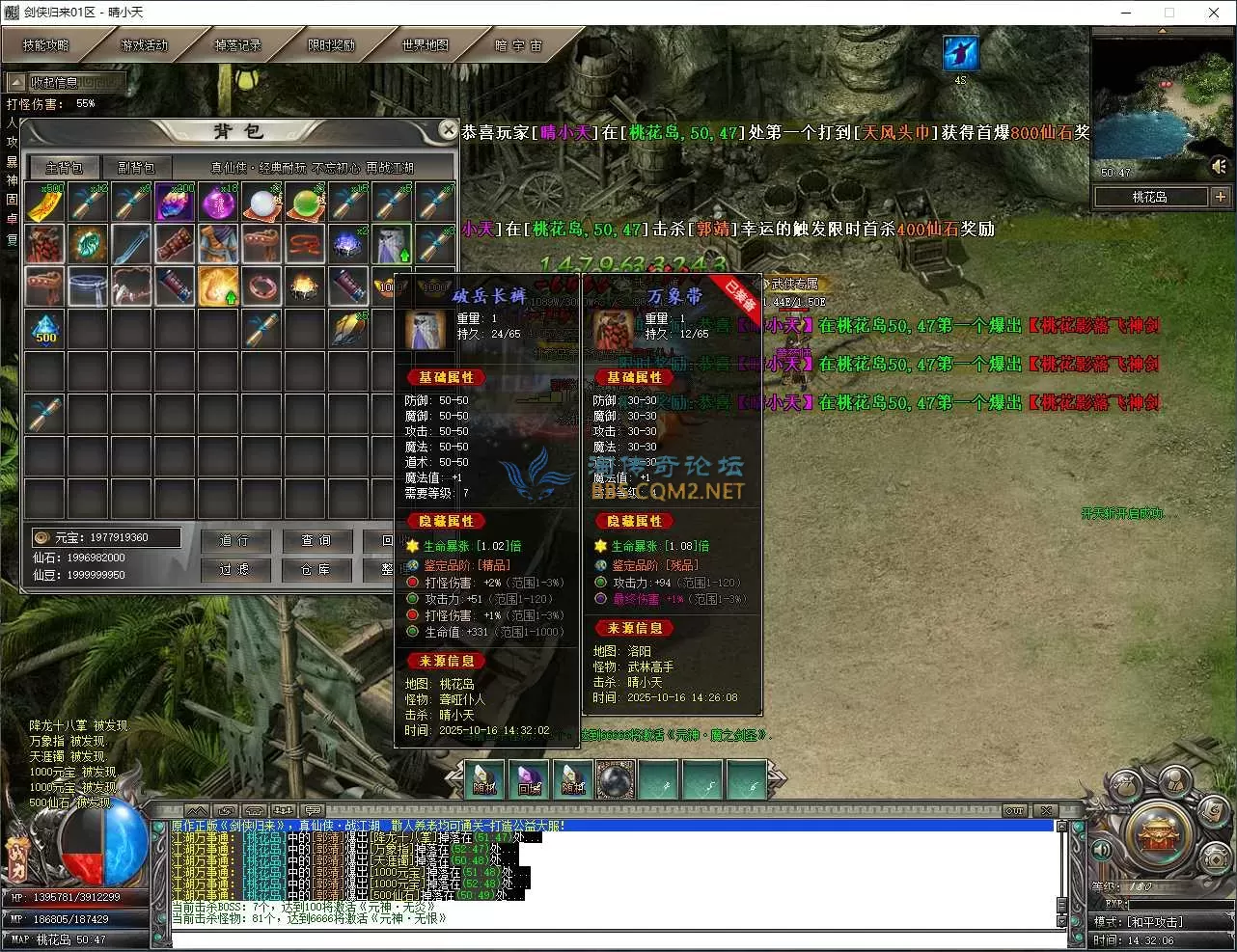Image resolution: width=1237 pixels, height=952 pixels.
Task: Apply the 过滤 filter button
Action: coord(234,570)
